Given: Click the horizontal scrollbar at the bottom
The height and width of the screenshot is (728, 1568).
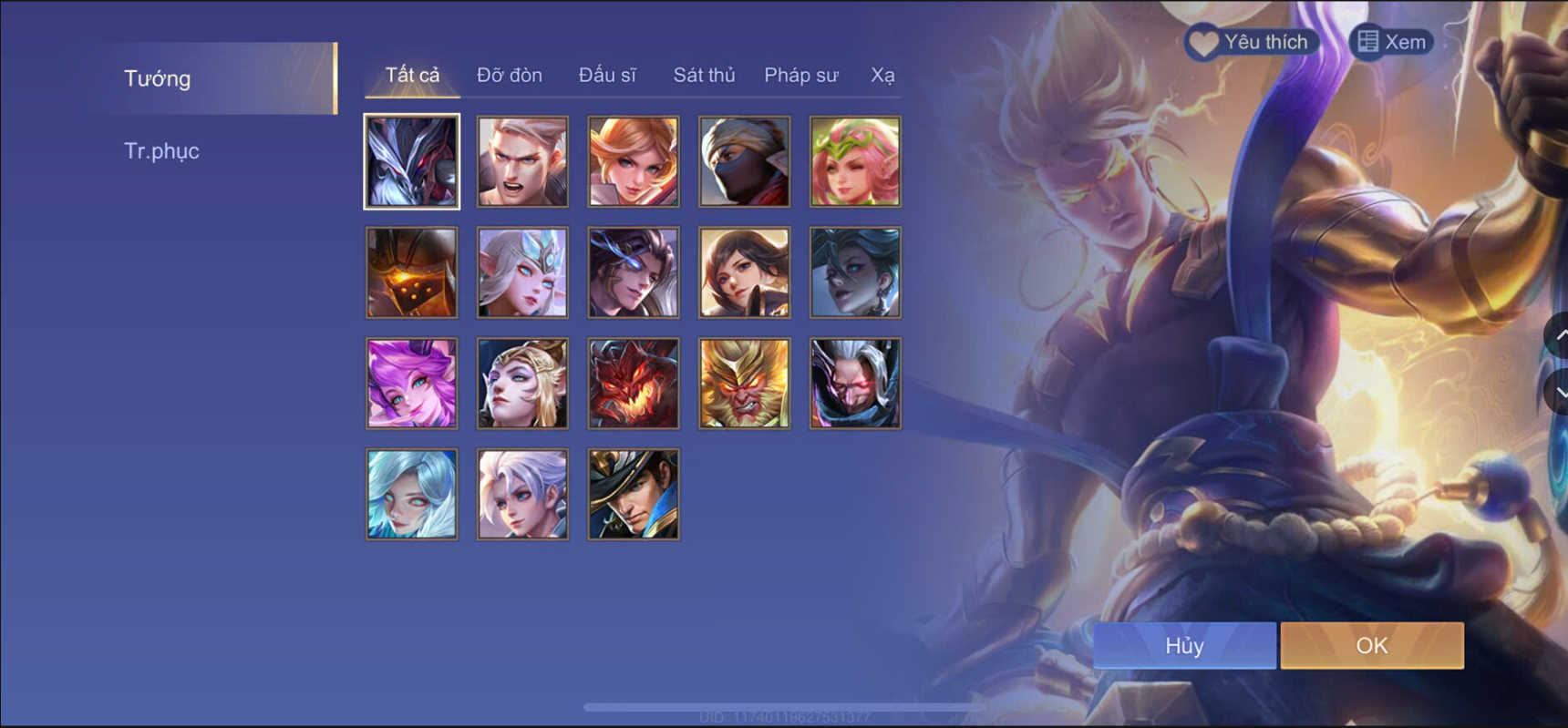Looking at the screenshot, I should pos(784,705).
